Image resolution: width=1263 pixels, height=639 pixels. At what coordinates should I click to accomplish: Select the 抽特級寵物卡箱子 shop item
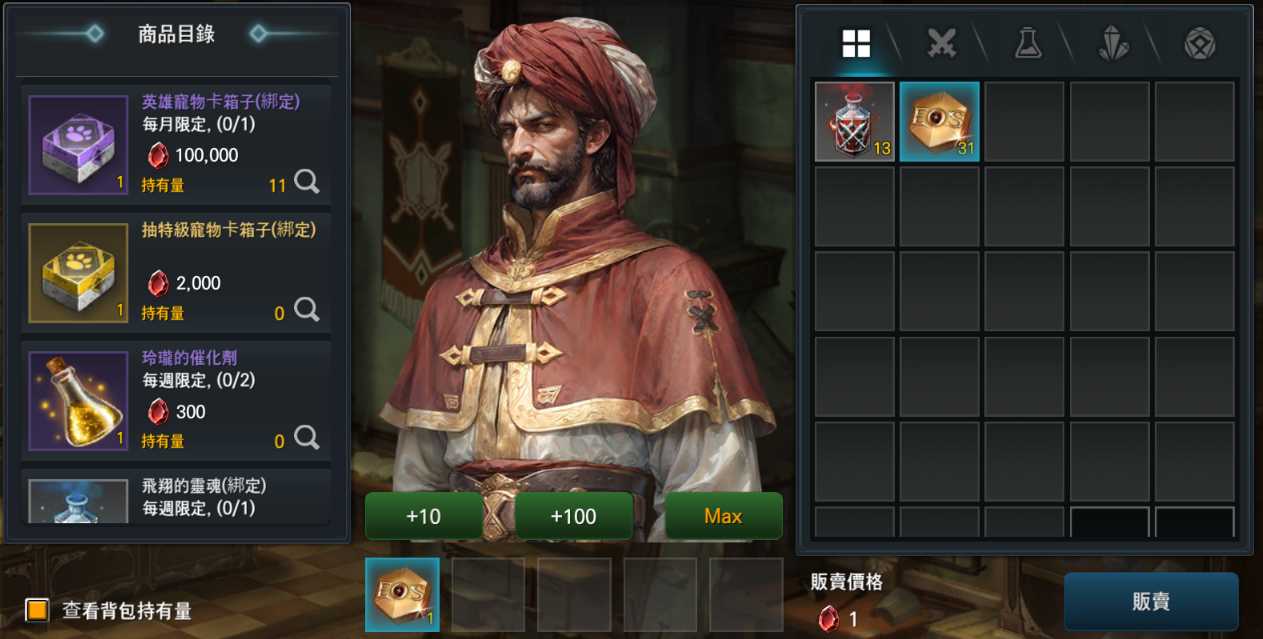point(175,270)
